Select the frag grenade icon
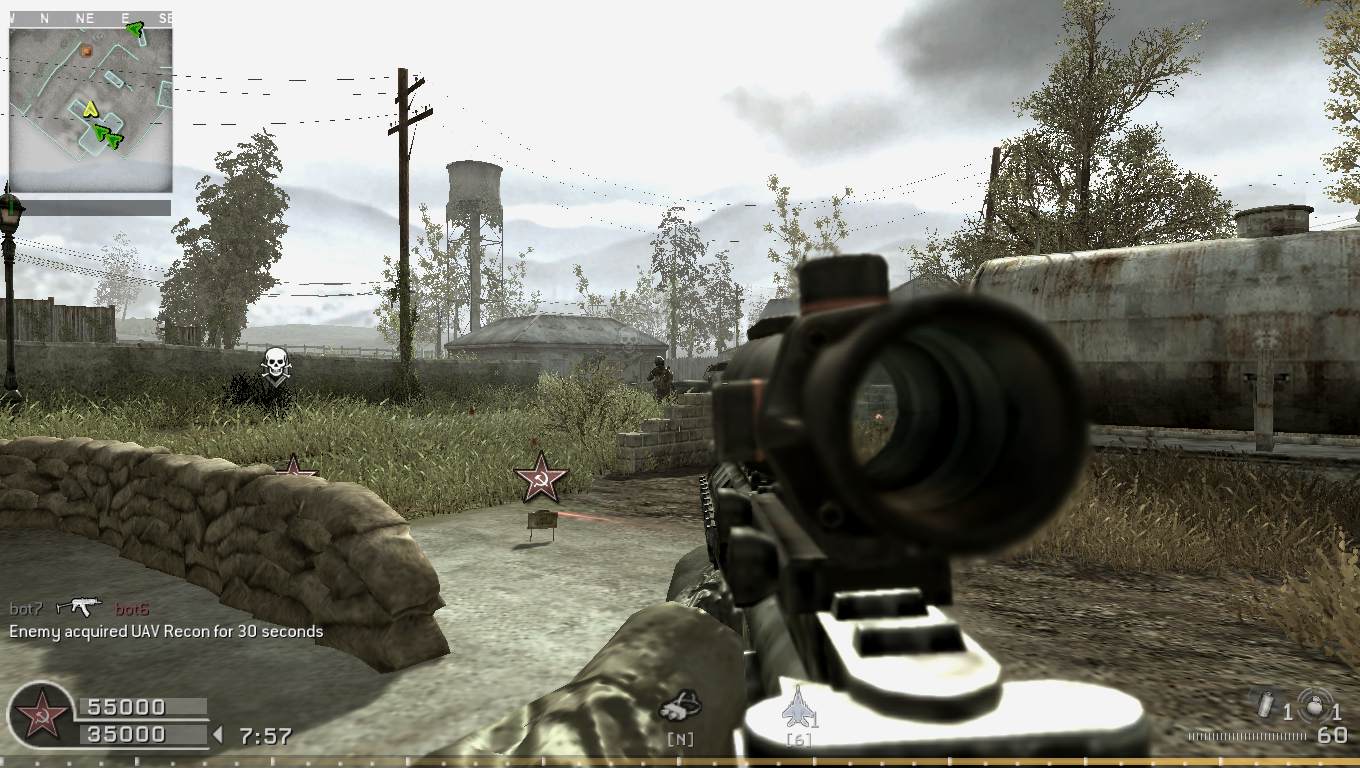 (x=1265, y=705)
